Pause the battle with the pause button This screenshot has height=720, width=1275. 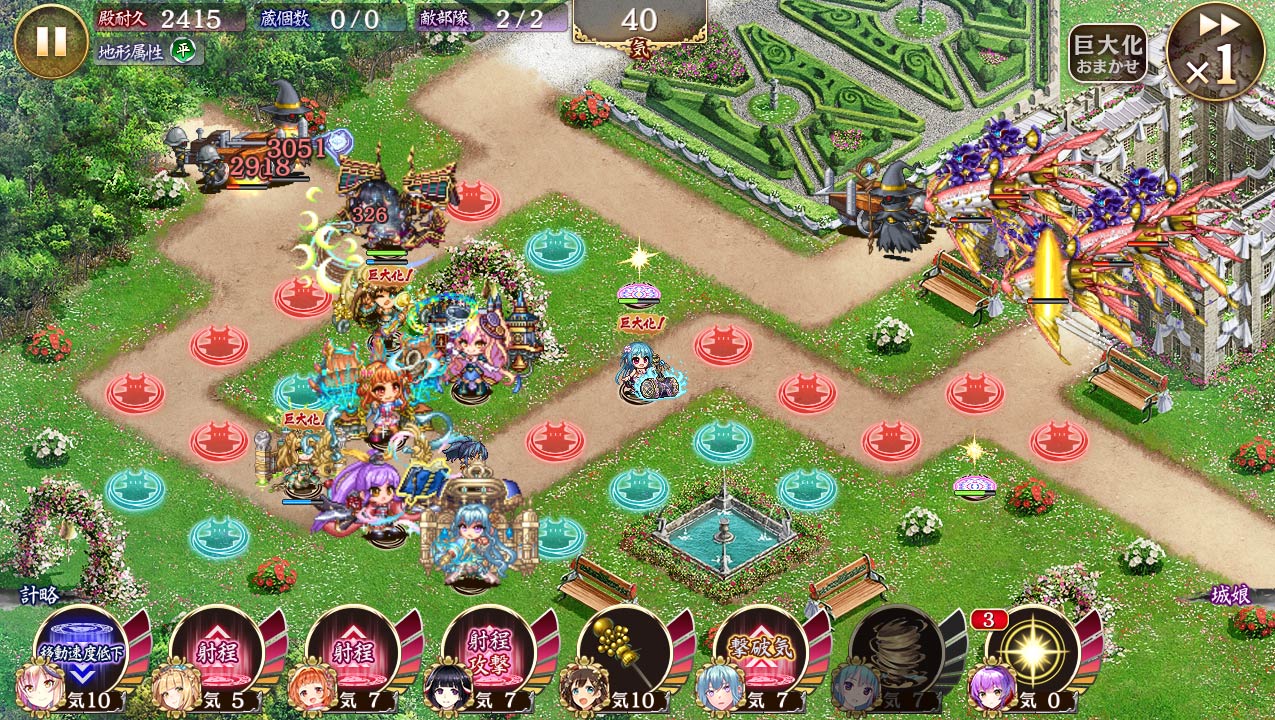coord(51,41)
